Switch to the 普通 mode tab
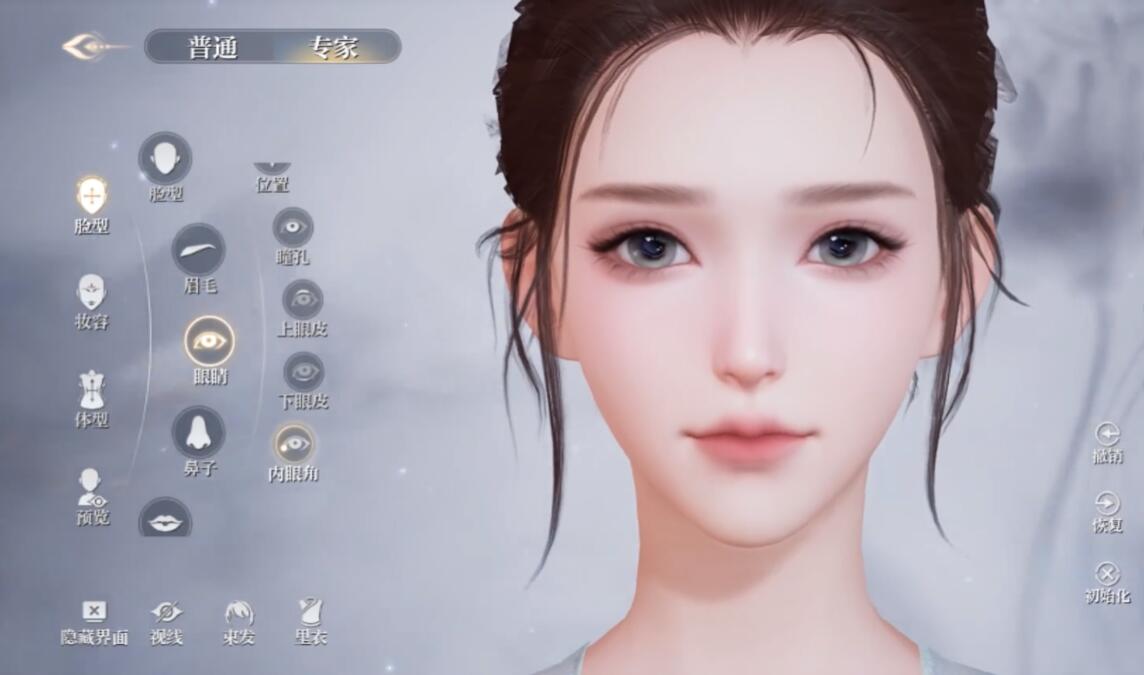The height and width of the screenshot is (675, 1144). click(213, 47)
